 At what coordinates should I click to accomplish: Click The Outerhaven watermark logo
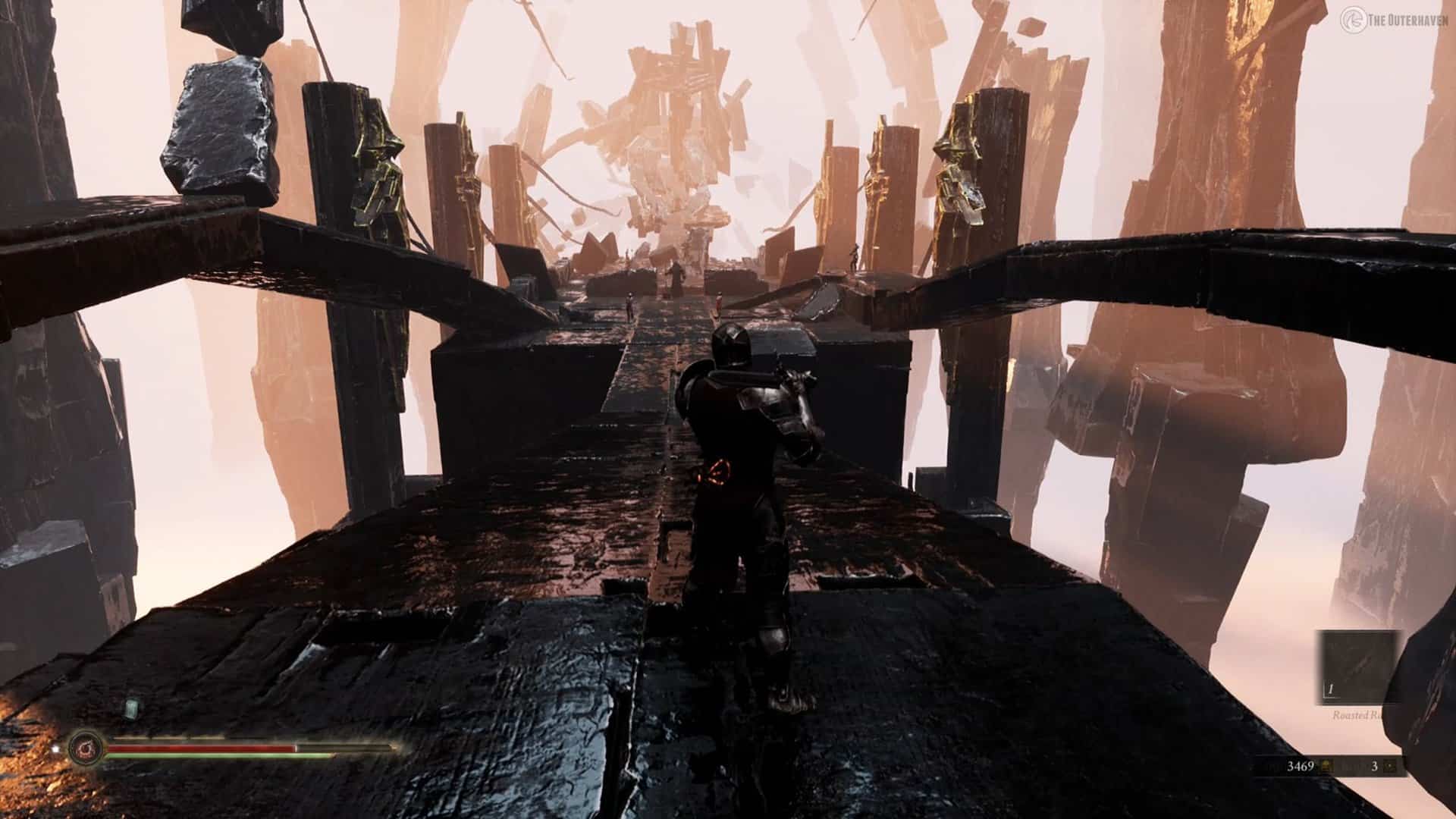click(x=1349, y=18)
